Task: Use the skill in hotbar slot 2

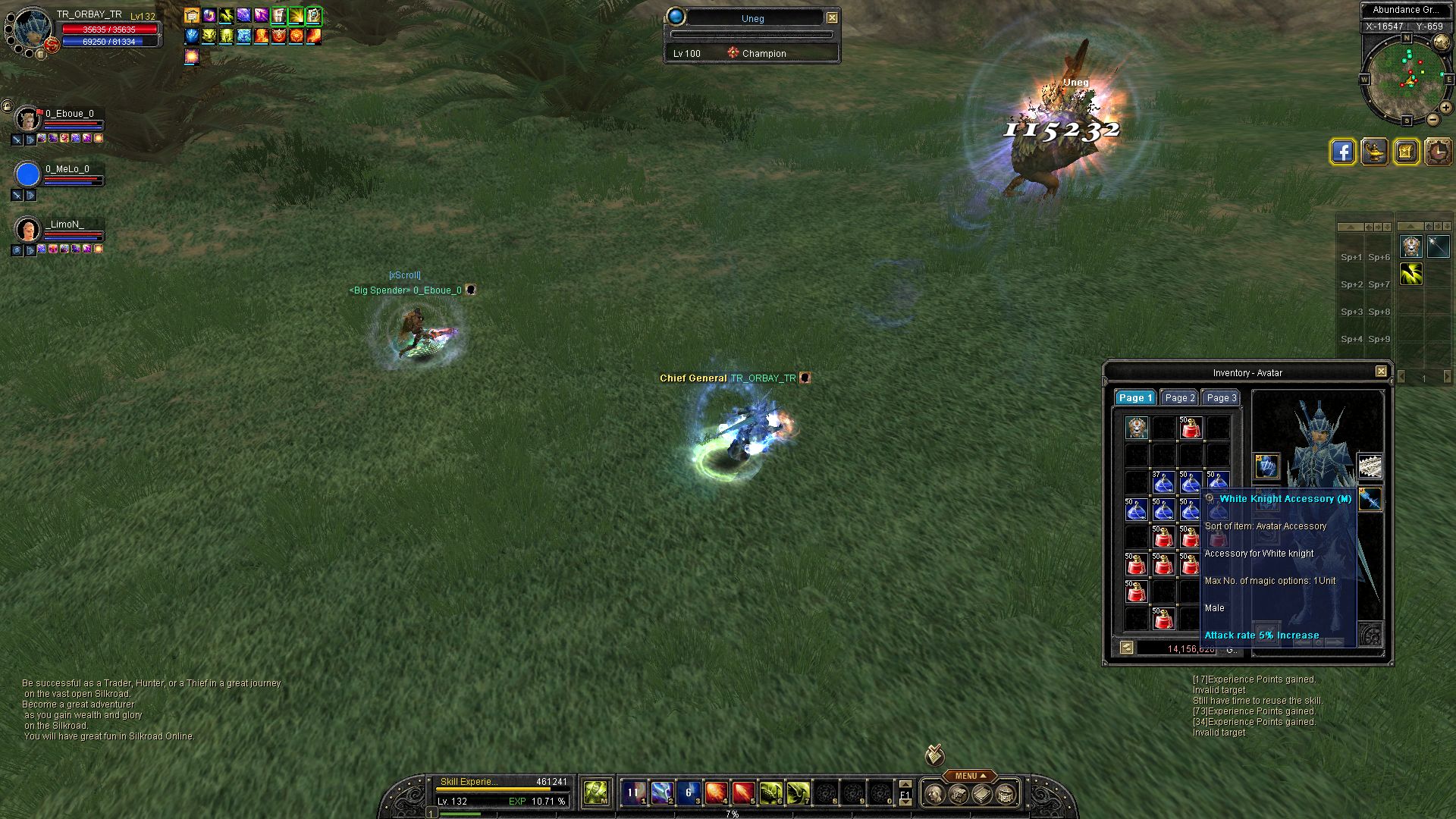Action: [x=661, y=793]
